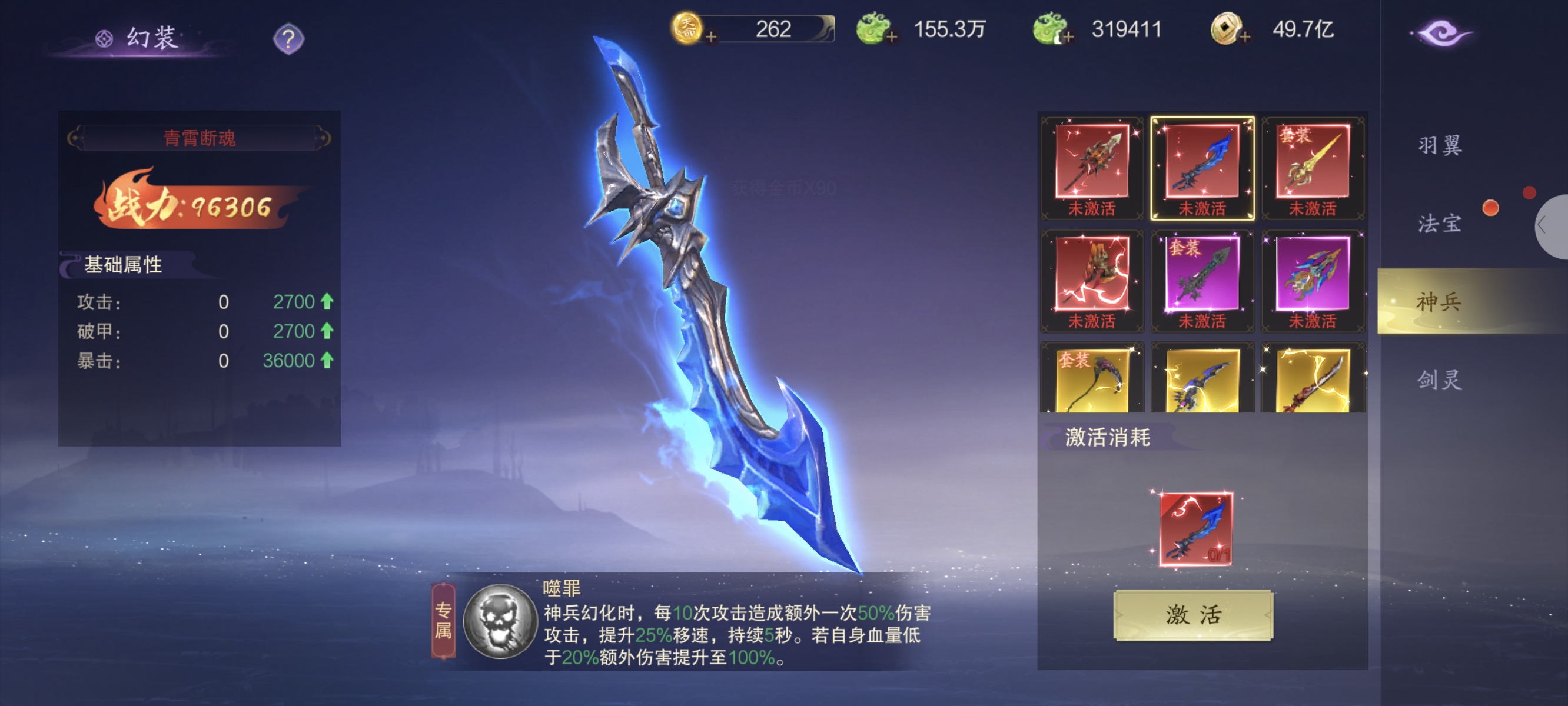Tap the 噬罪 skull skill icon
Screen dimensions: 1568x706
[x=499, y=621]
